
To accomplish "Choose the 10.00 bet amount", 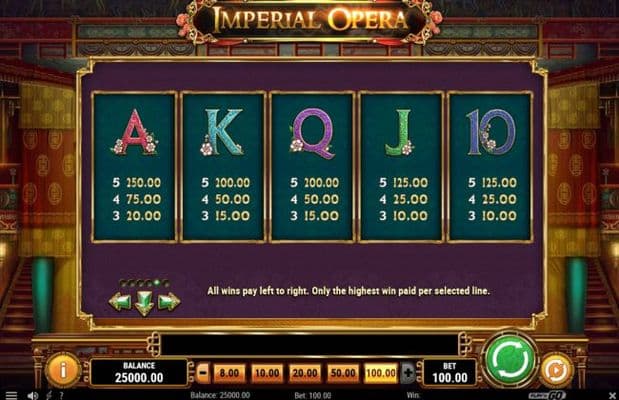I will 267,372.
